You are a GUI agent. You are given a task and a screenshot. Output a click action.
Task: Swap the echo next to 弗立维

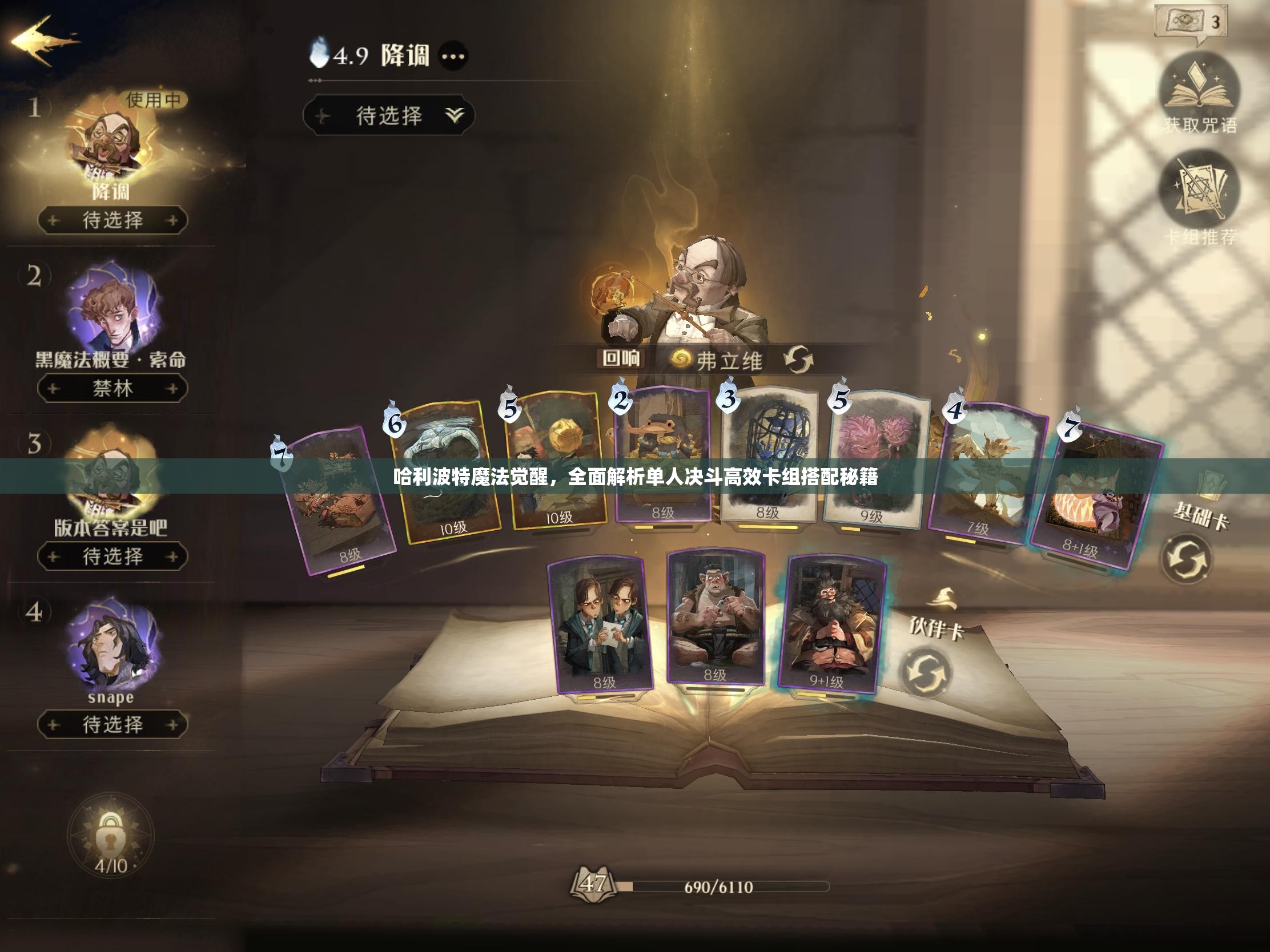(798, 360)
